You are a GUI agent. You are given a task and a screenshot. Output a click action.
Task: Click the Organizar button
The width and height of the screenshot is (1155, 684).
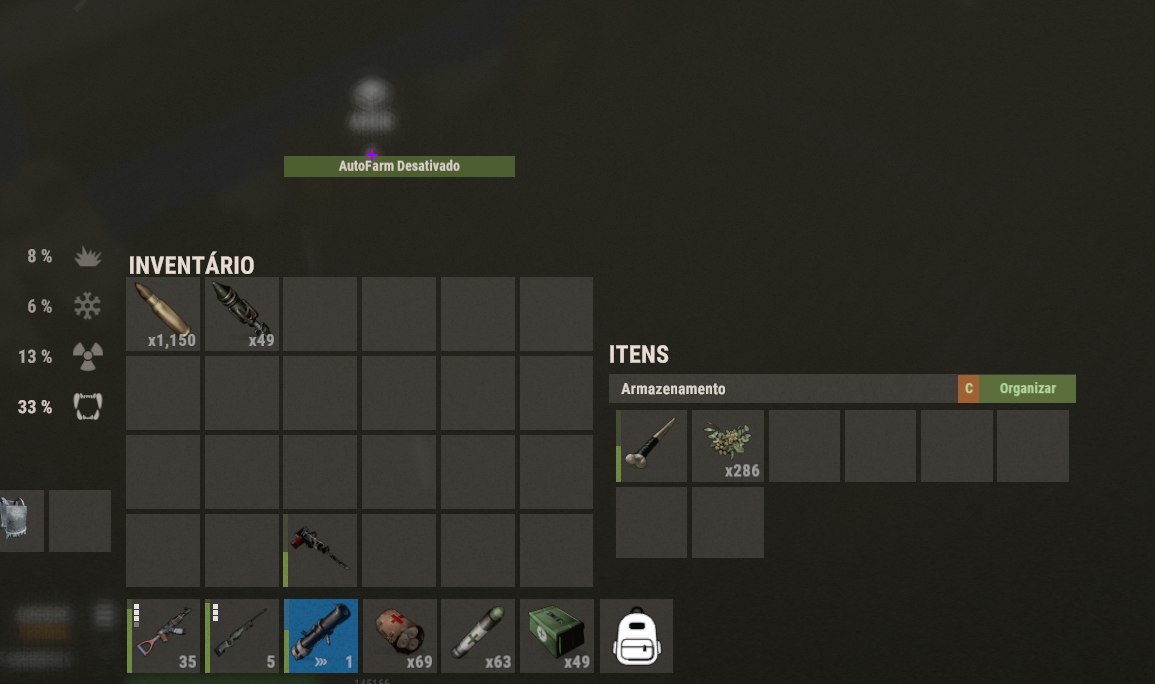[x=1027, y=389]
